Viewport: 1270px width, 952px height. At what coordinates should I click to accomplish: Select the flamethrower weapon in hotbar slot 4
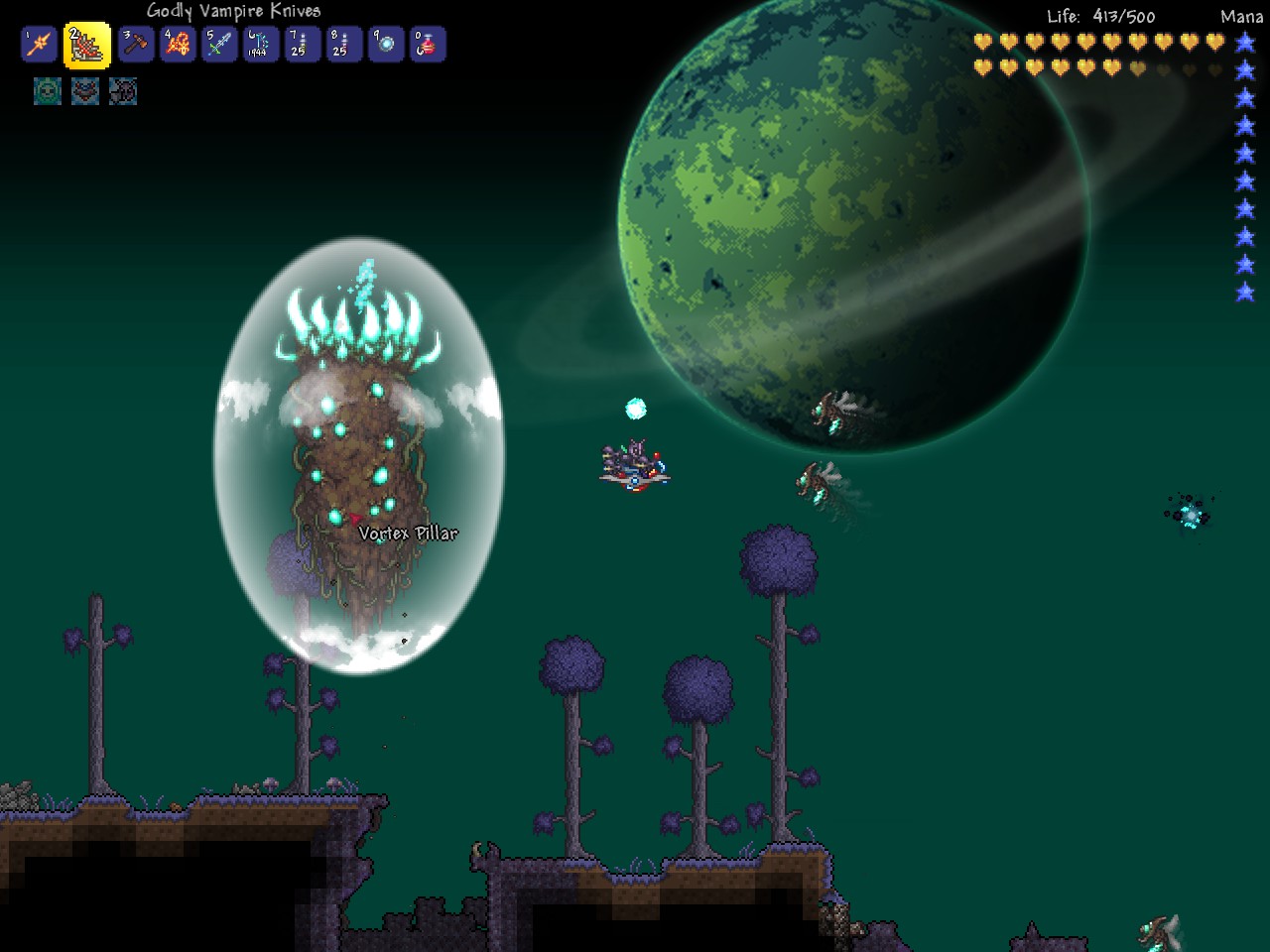click(179, 45)
